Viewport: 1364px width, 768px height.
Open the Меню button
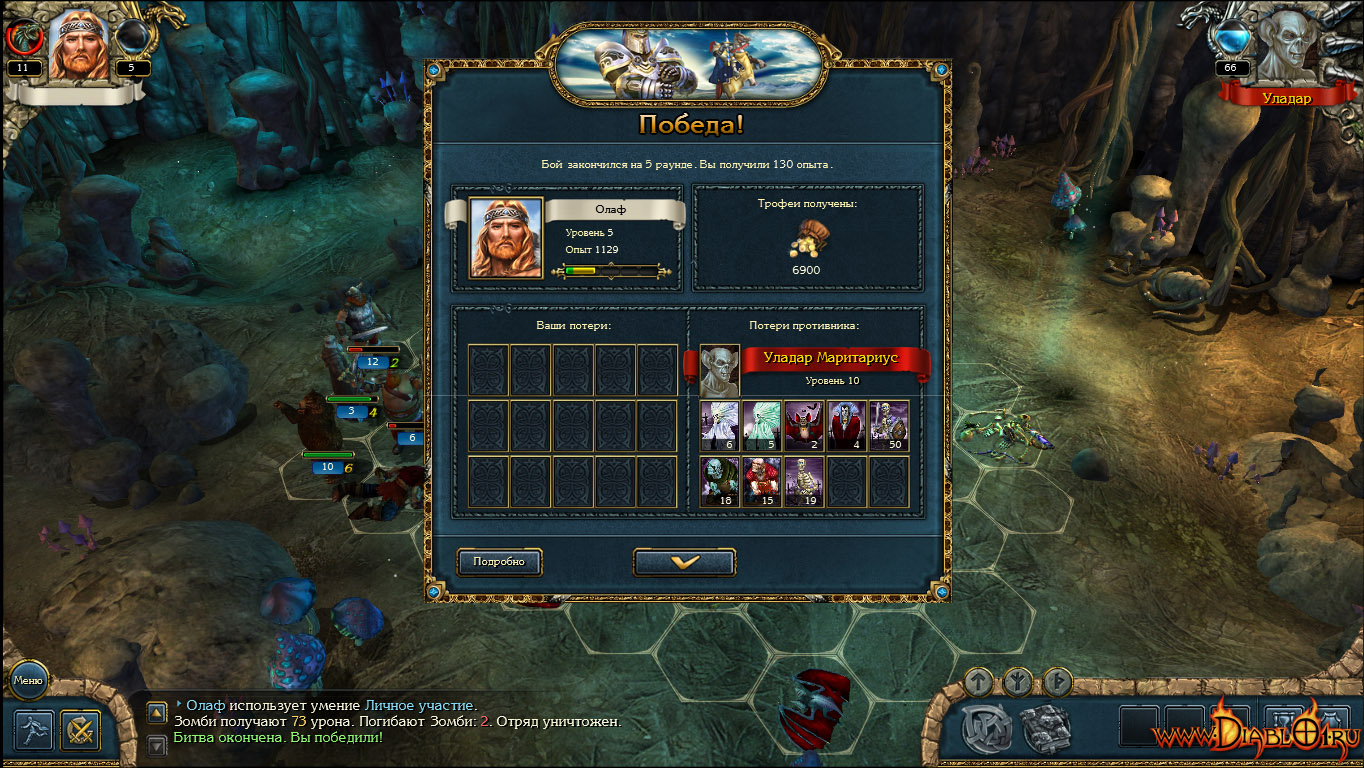click(x=28, y=681)
